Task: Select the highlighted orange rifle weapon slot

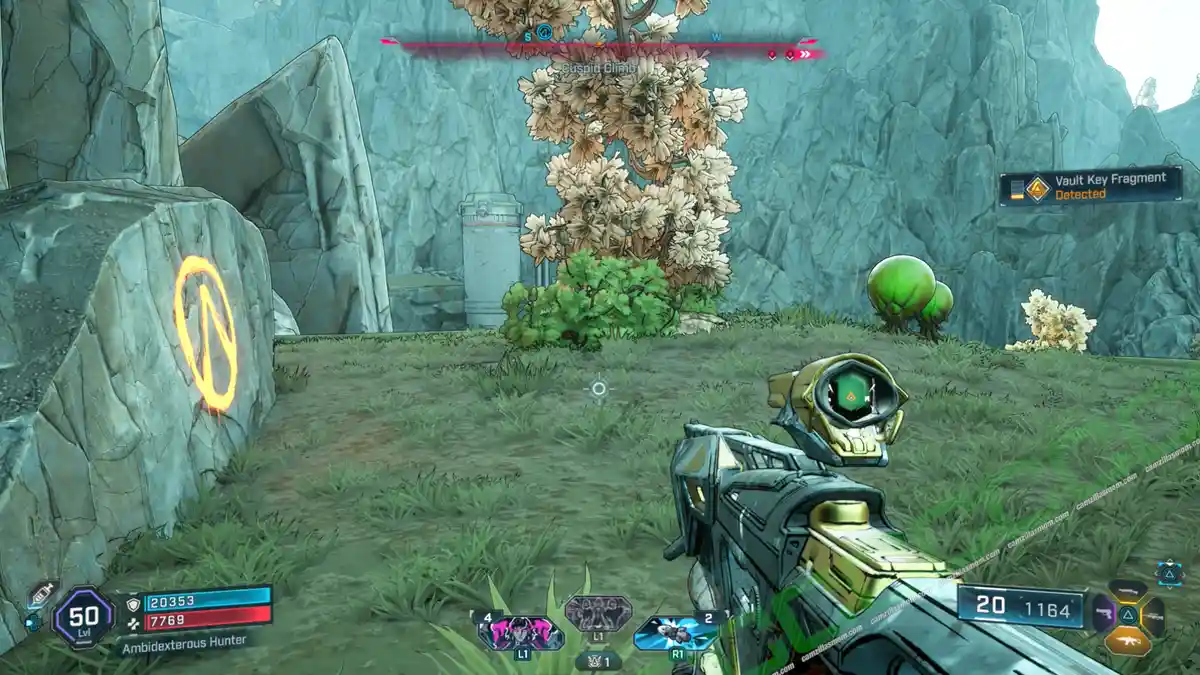Action: point(1128,640)
